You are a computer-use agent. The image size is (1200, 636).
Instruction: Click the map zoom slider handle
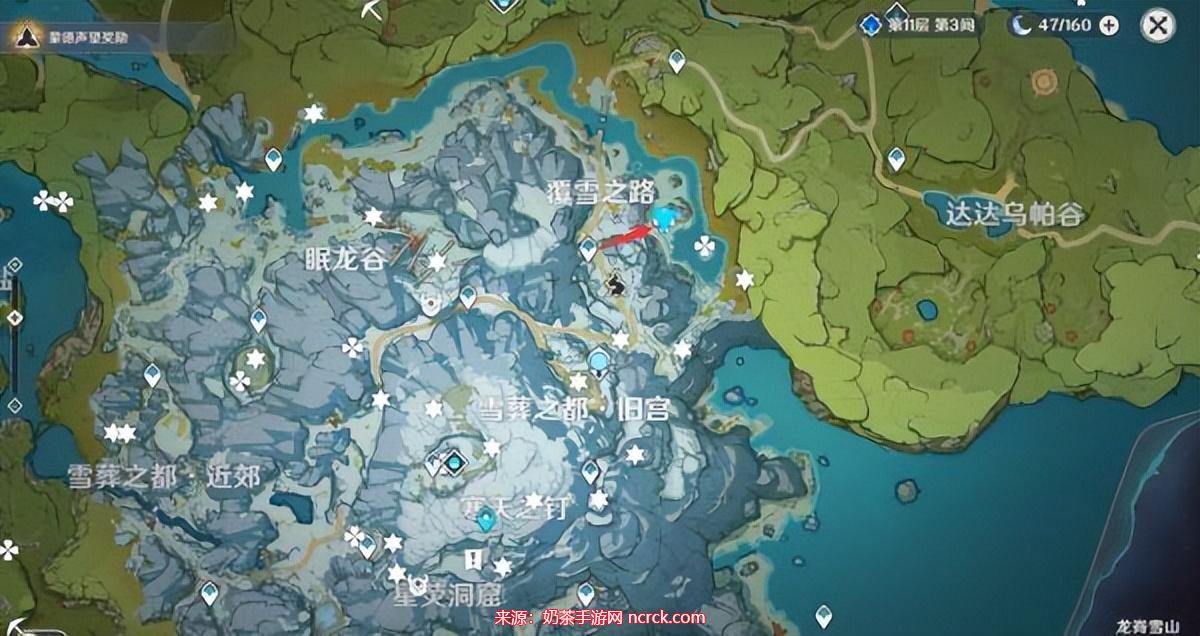tap(14, 318)
